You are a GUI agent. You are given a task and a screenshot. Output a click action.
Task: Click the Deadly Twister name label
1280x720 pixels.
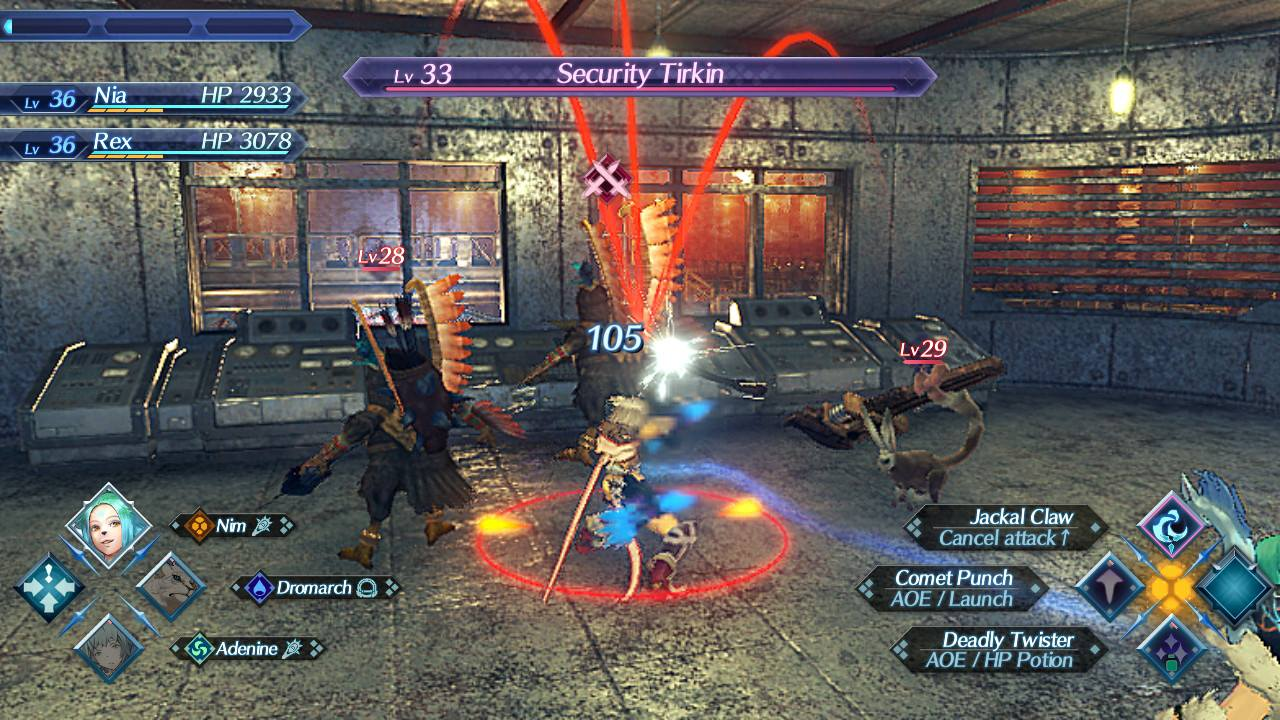[1000, 649]
